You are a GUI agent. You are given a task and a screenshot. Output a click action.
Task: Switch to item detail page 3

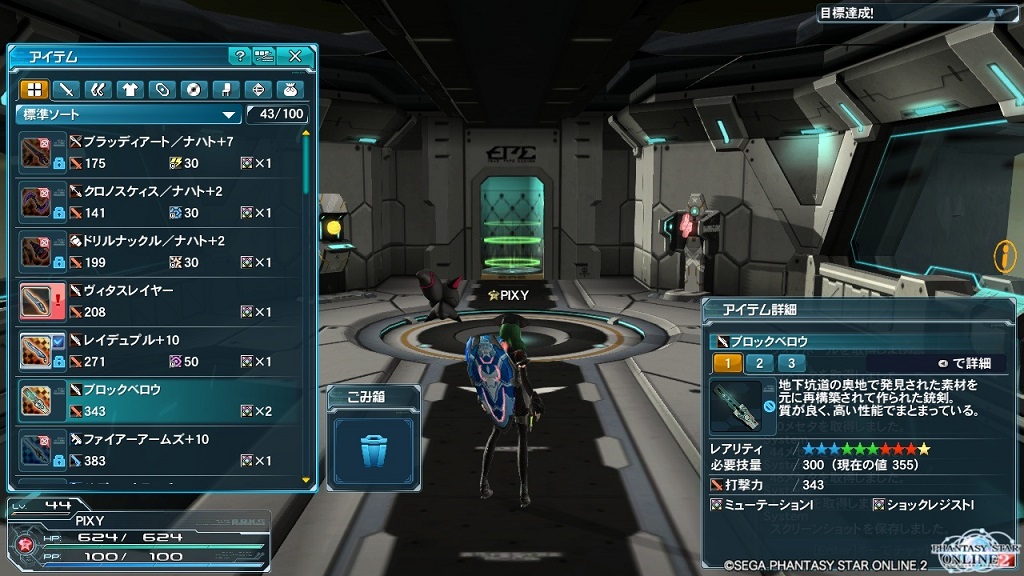(x=791, y=363)
